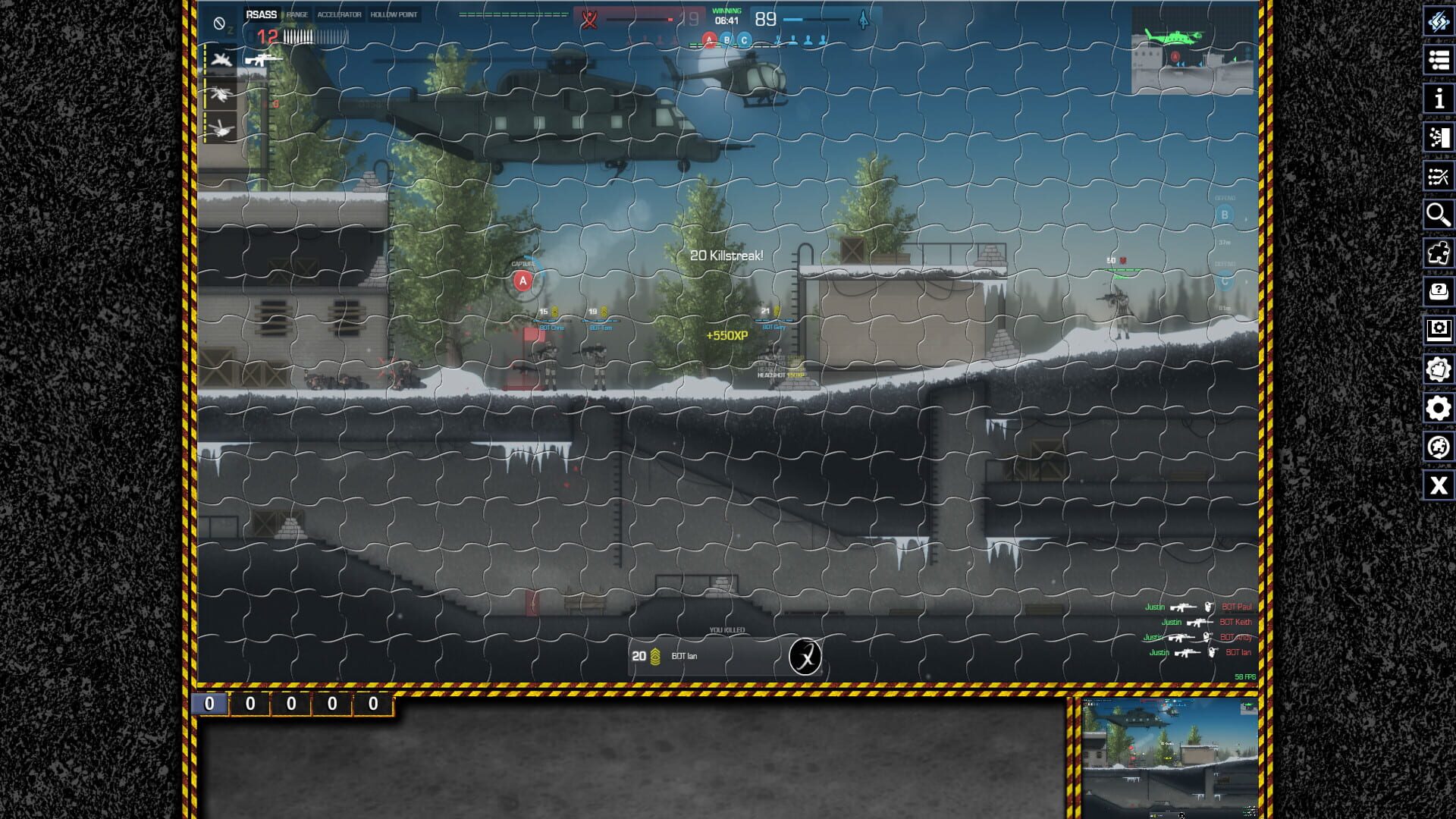Shuffle pieces using the shuffle arrows icon
This screenshot has height=819, width=1456.
pos(1439,174)
